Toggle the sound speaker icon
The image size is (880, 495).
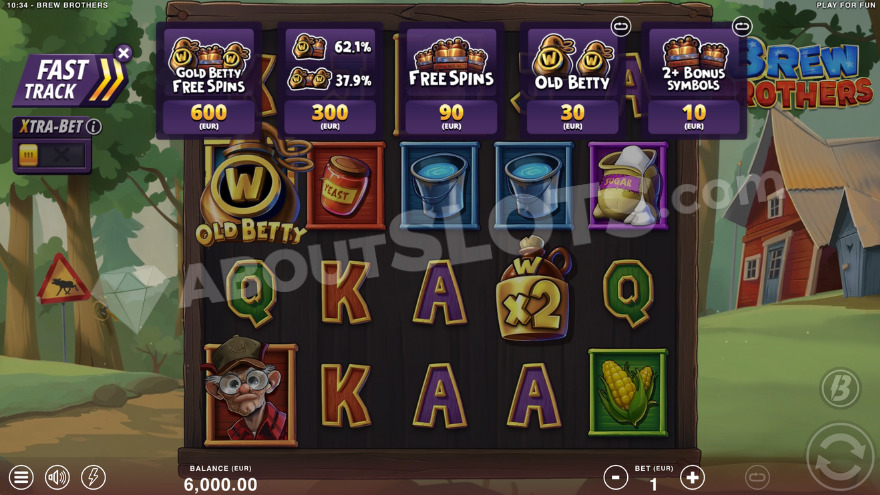[x=57, y=477]
